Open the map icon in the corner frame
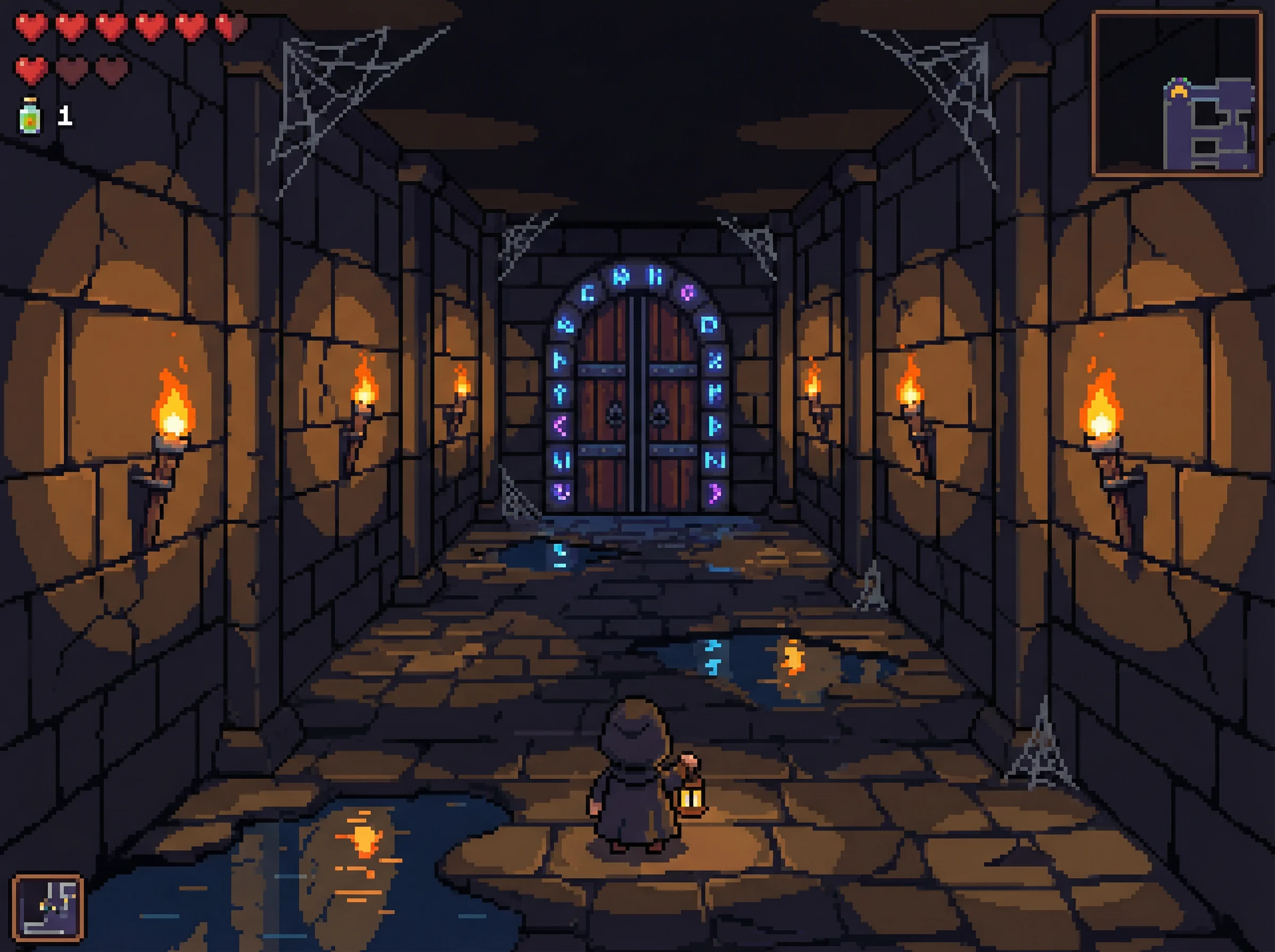Viewport: 1275px width, 952px height. tap(48, 907)
